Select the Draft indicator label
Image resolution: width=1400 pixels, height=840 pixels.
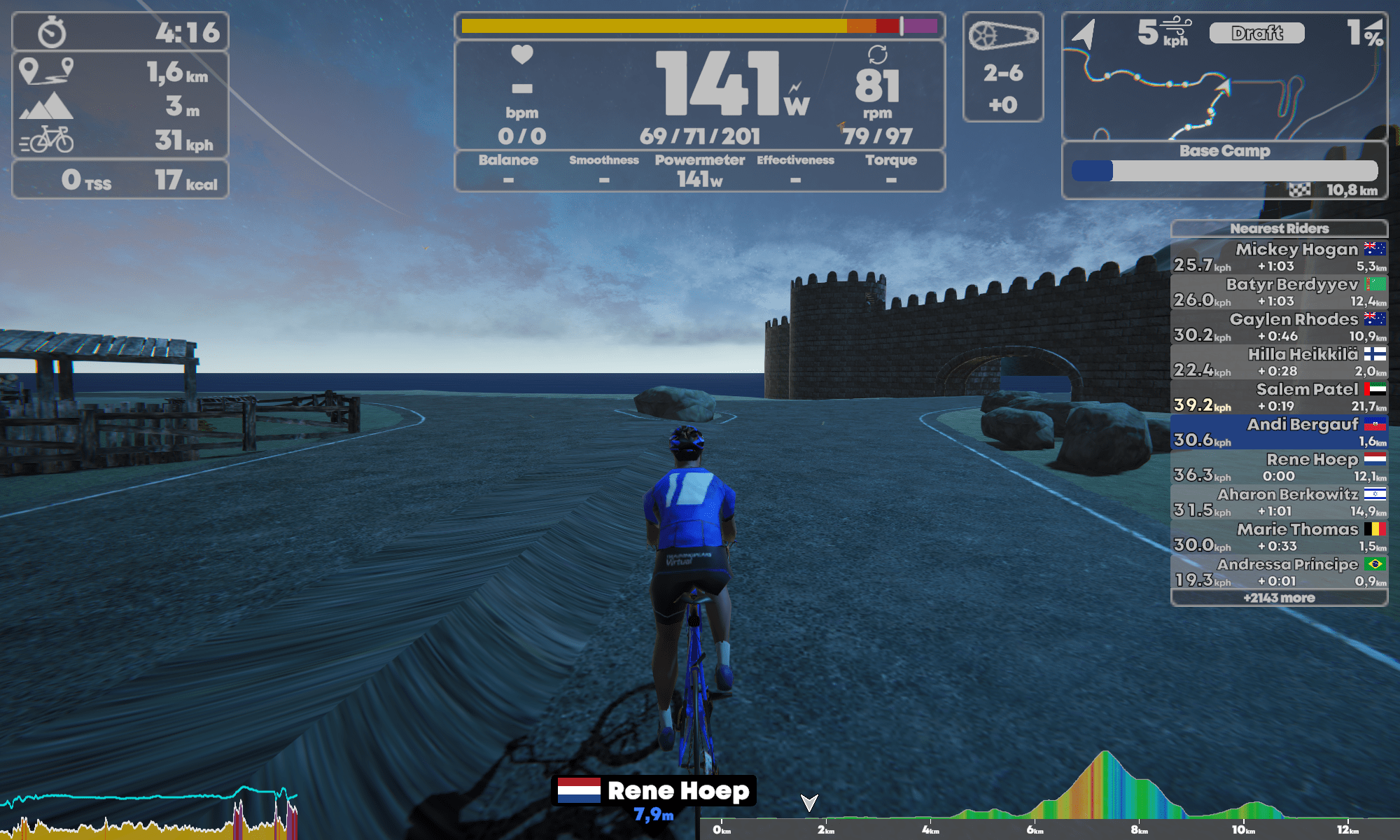pos(1256,33)
